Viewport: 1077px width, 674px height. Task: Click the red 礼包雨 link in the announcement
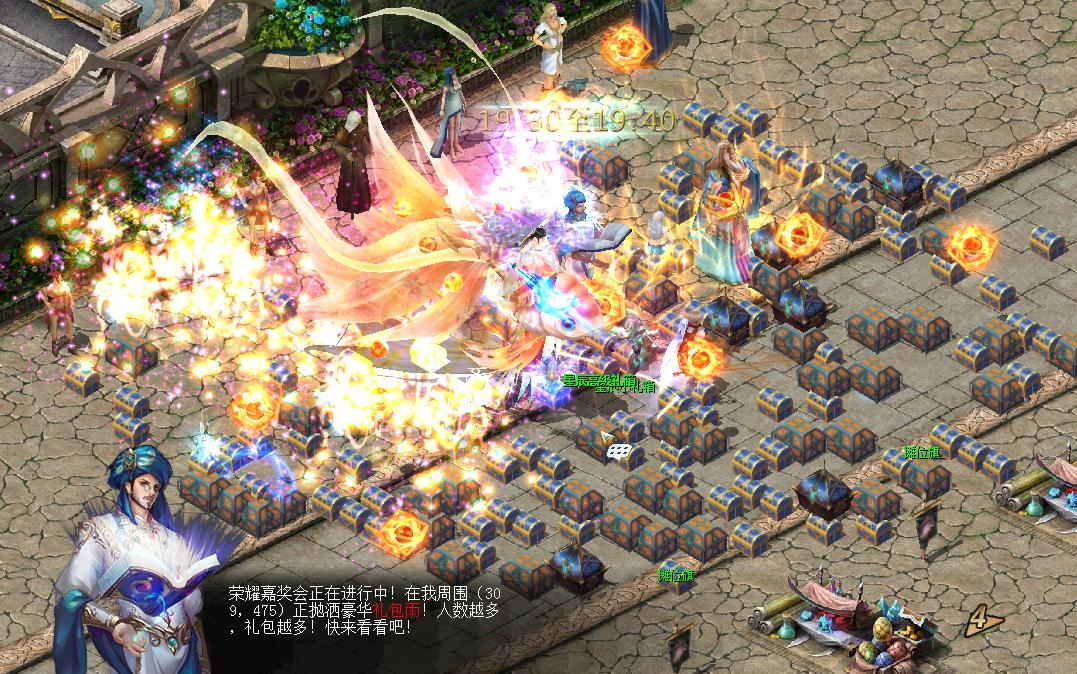click(x=398, y=610)
